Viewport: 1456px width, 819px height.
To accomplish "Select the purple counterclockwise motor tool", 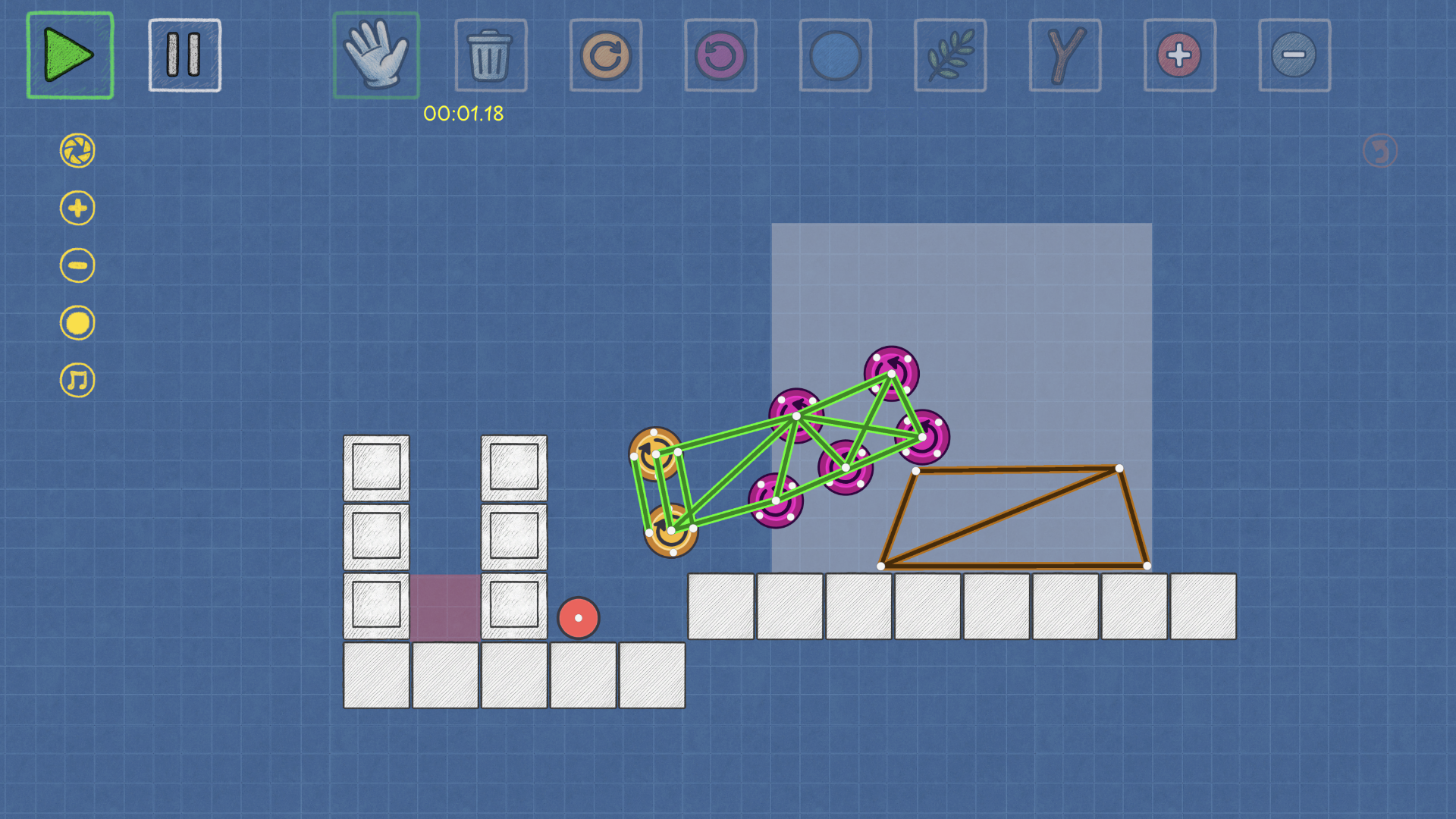I will [720, 55].
